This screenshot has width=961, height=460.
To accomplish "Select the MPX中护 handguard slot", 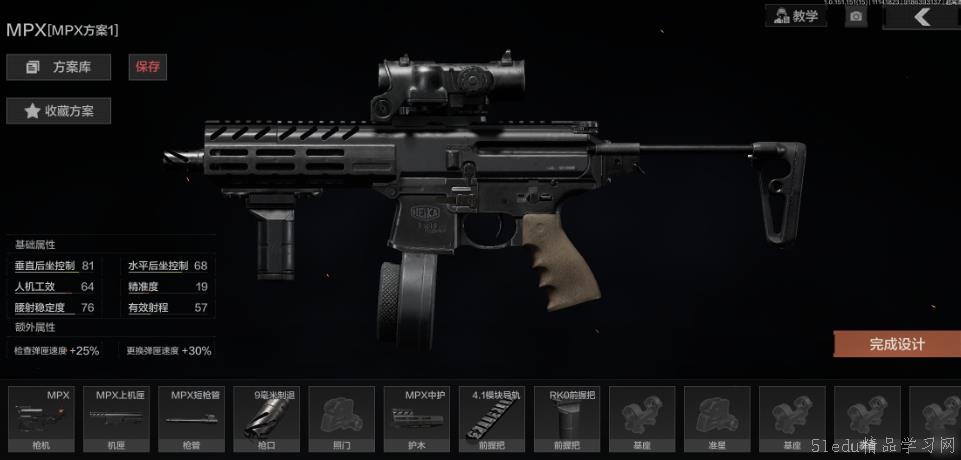I will coord(416,419).
